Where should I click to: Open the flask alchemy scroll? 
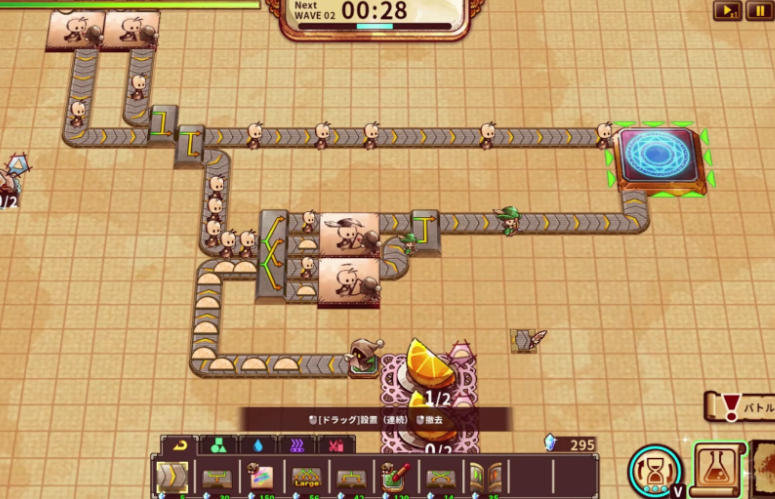[718, 468]
